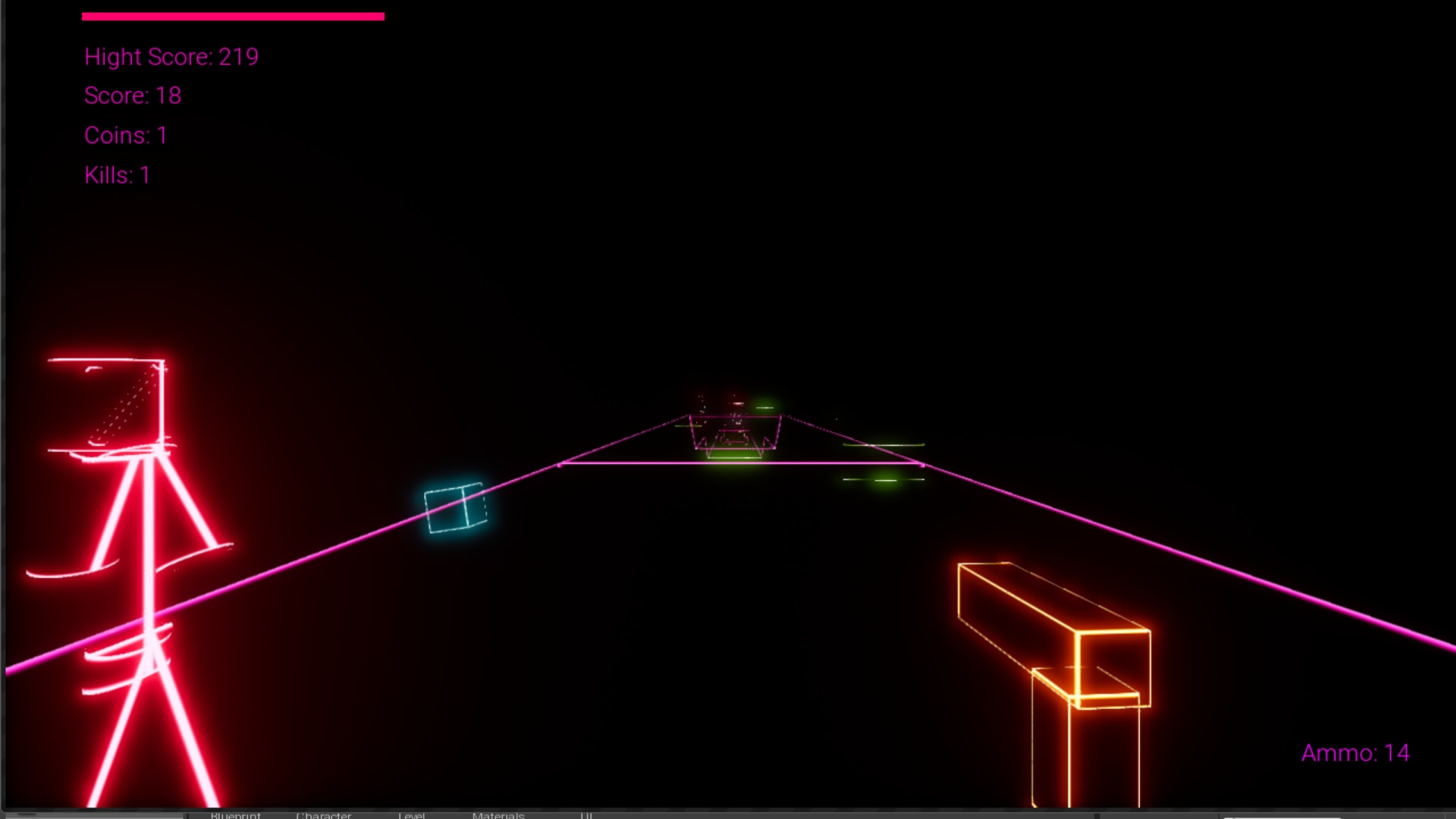This screenshot has height=819, width=1456.
Task: Click the green glowing line below the ship
Action: (736, 459)
